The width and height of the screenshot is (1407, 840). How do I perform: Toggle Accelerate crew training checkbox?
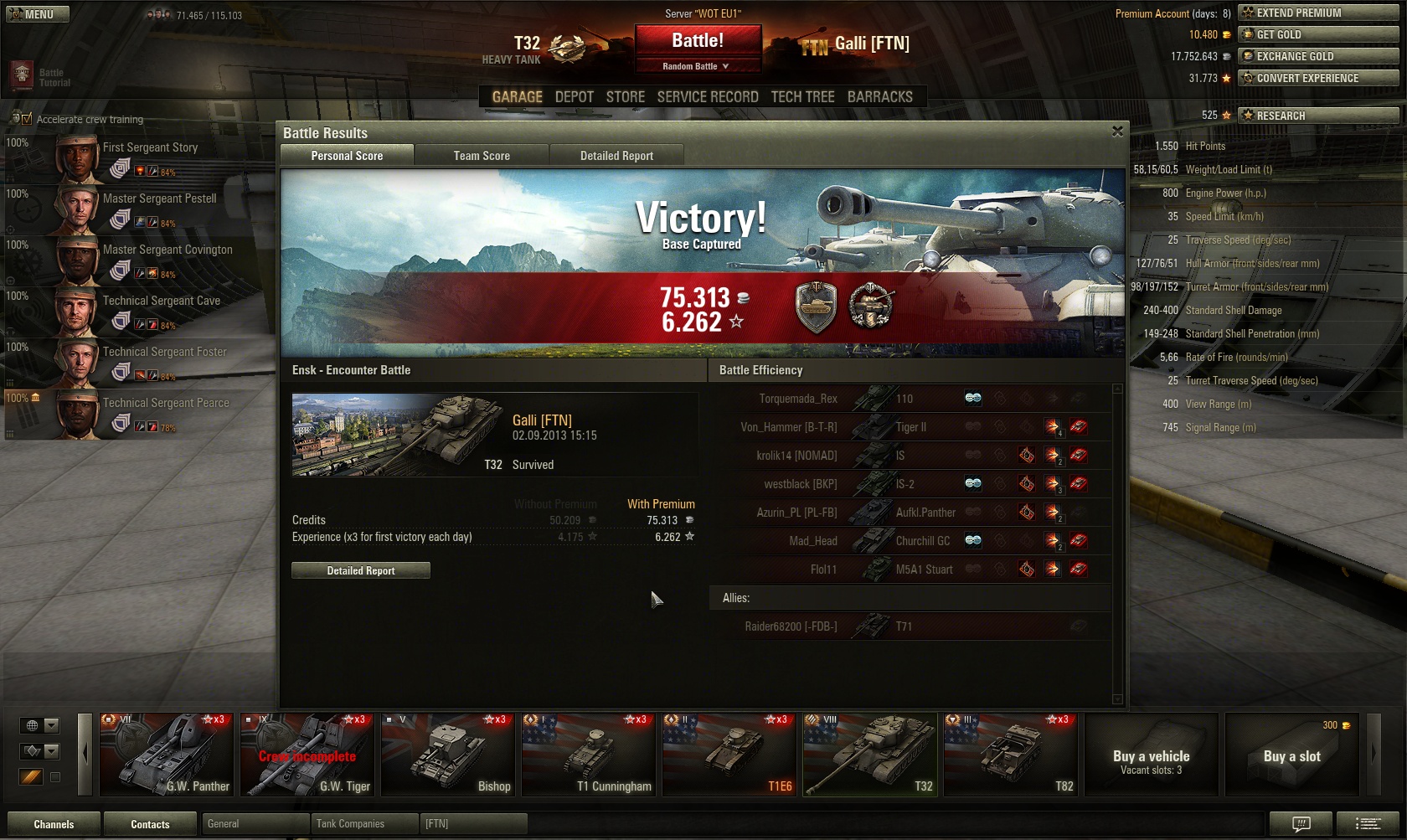click(x=26, y=119)
